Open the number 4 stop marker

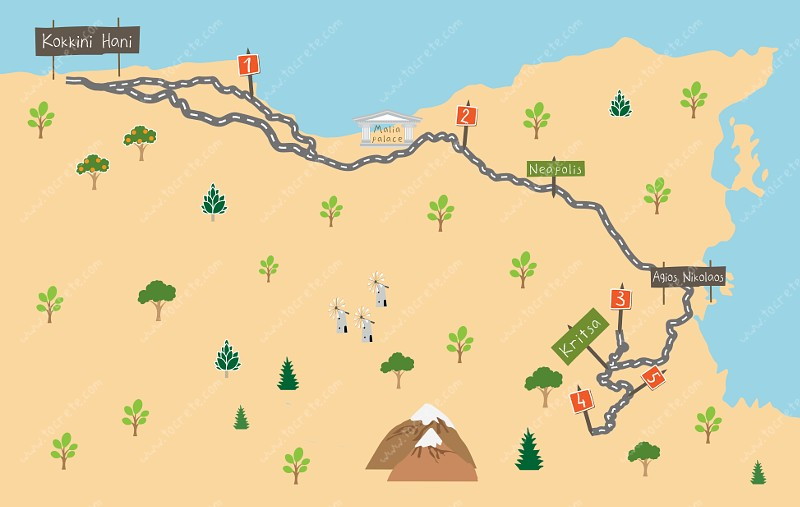click(x=581, y=401)
